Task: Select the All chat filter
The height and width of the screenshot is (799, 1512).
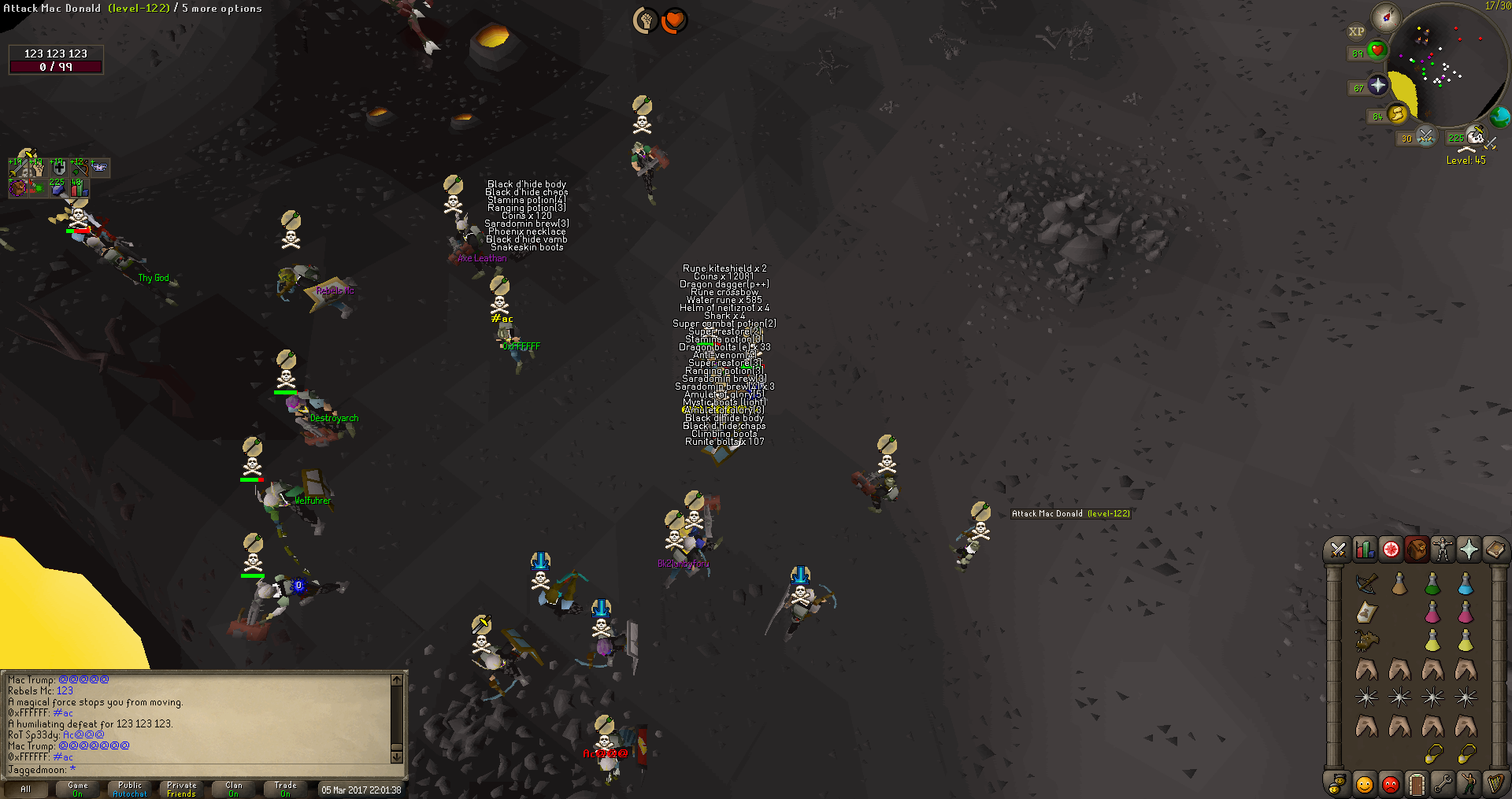Action: 26,789
